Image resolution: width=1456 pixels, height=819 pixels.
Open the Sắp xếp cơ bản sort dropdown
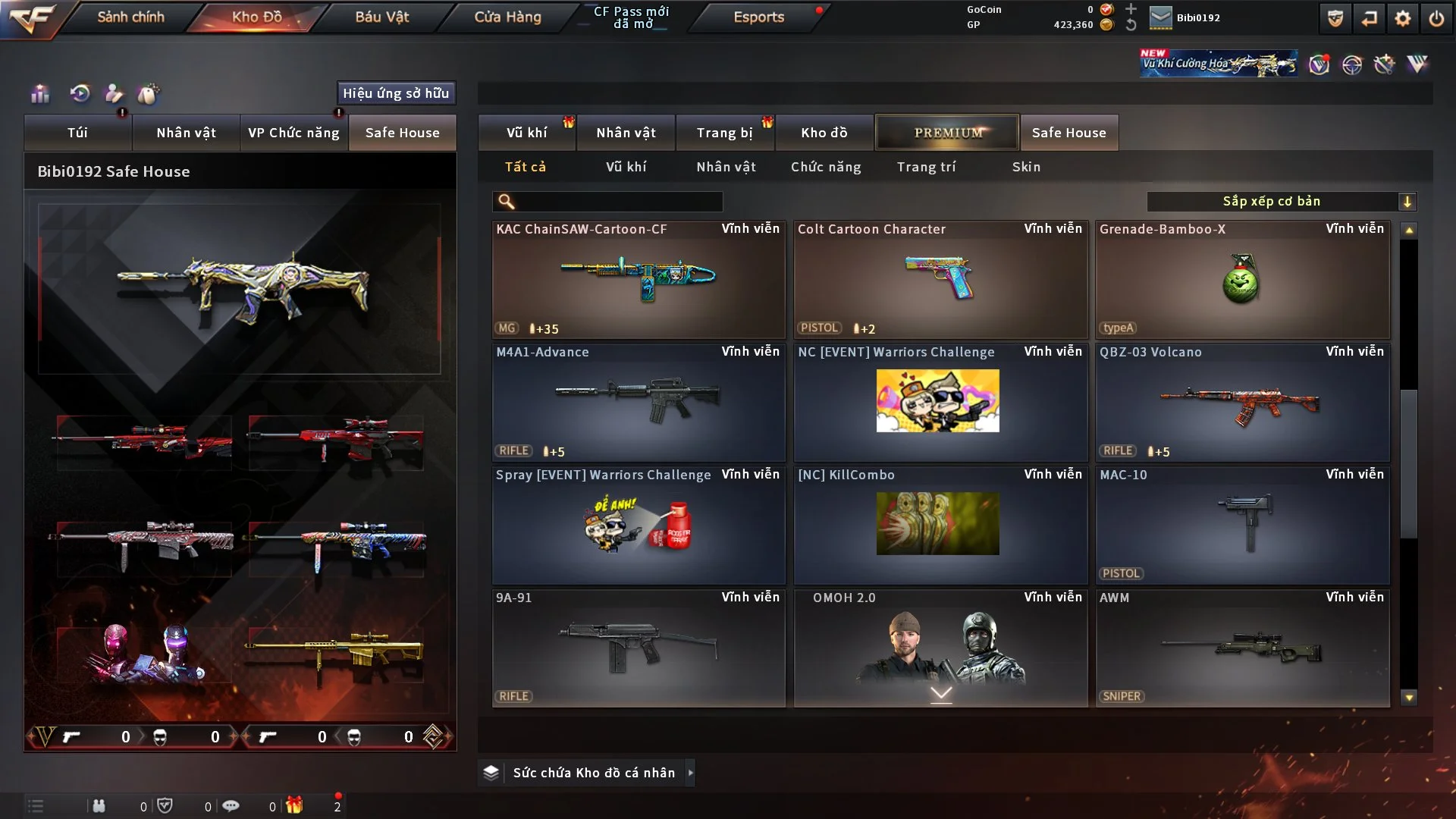pos(1281,202)
